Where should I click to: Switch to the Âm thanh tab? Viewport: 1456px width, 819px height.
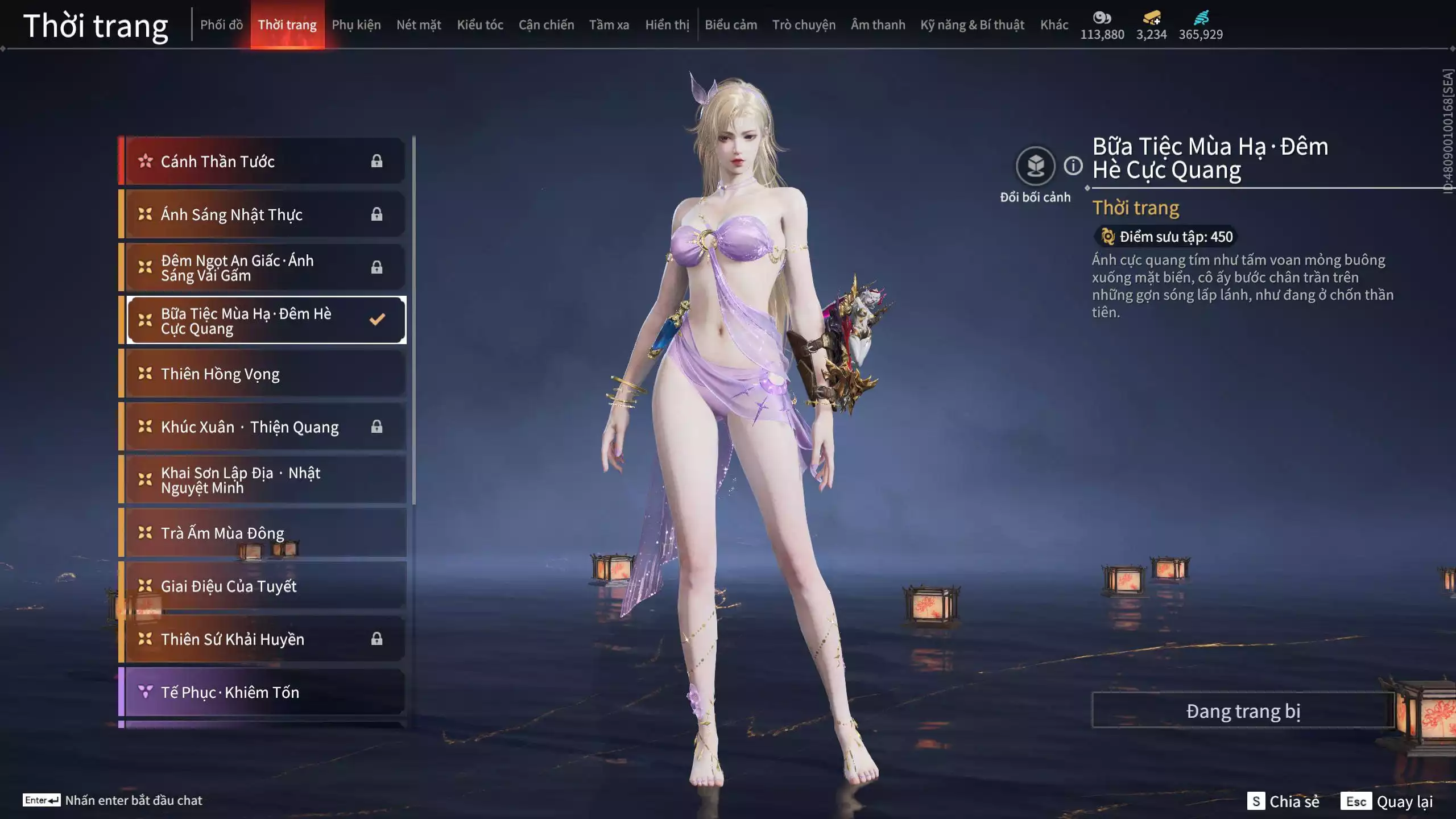pos(878,24)
